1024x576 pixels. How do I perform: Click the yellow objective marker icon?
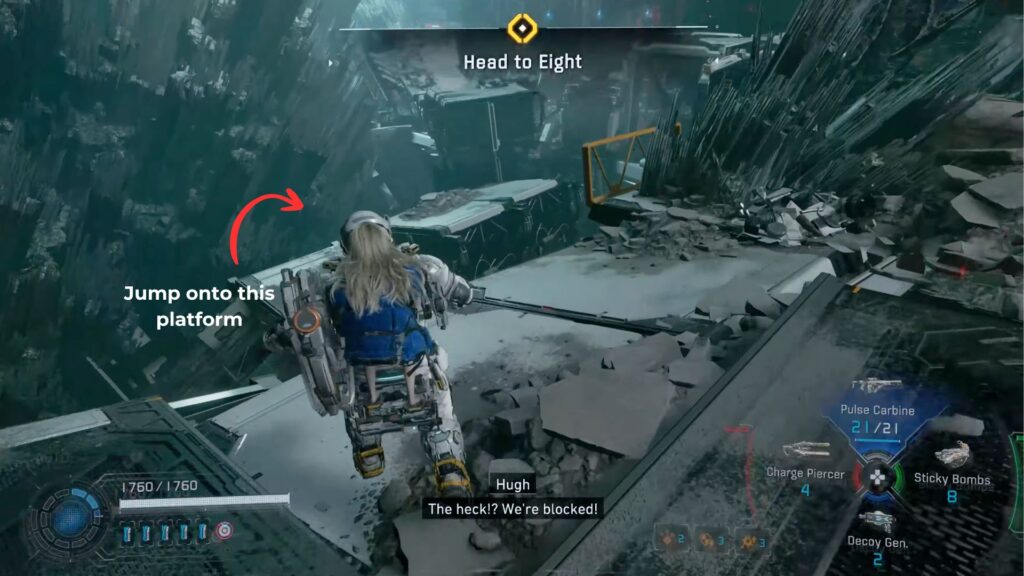click(x=522, y=29)
